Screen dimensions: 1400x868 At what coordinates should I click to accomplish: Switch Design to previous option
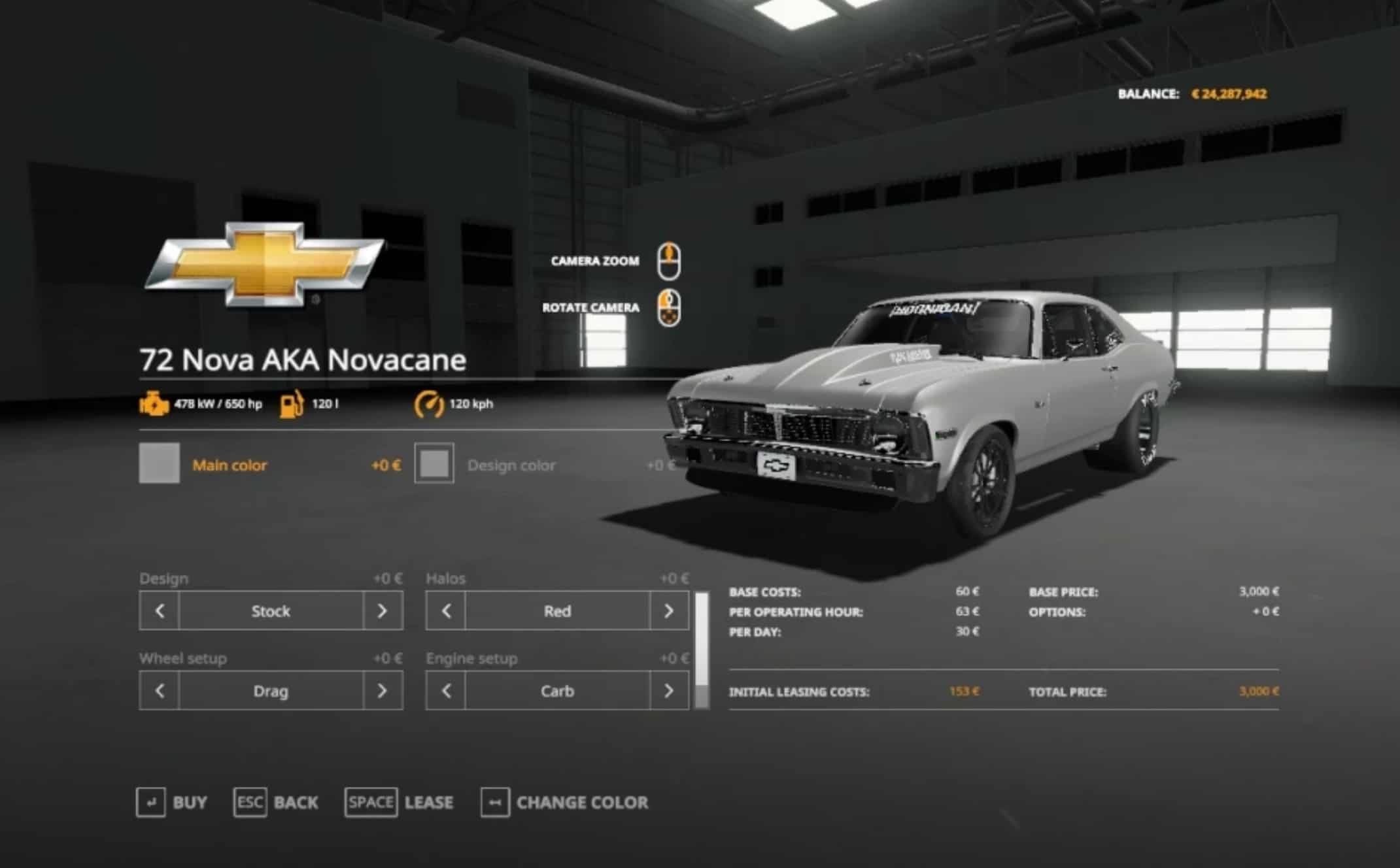tap(160, 611)
